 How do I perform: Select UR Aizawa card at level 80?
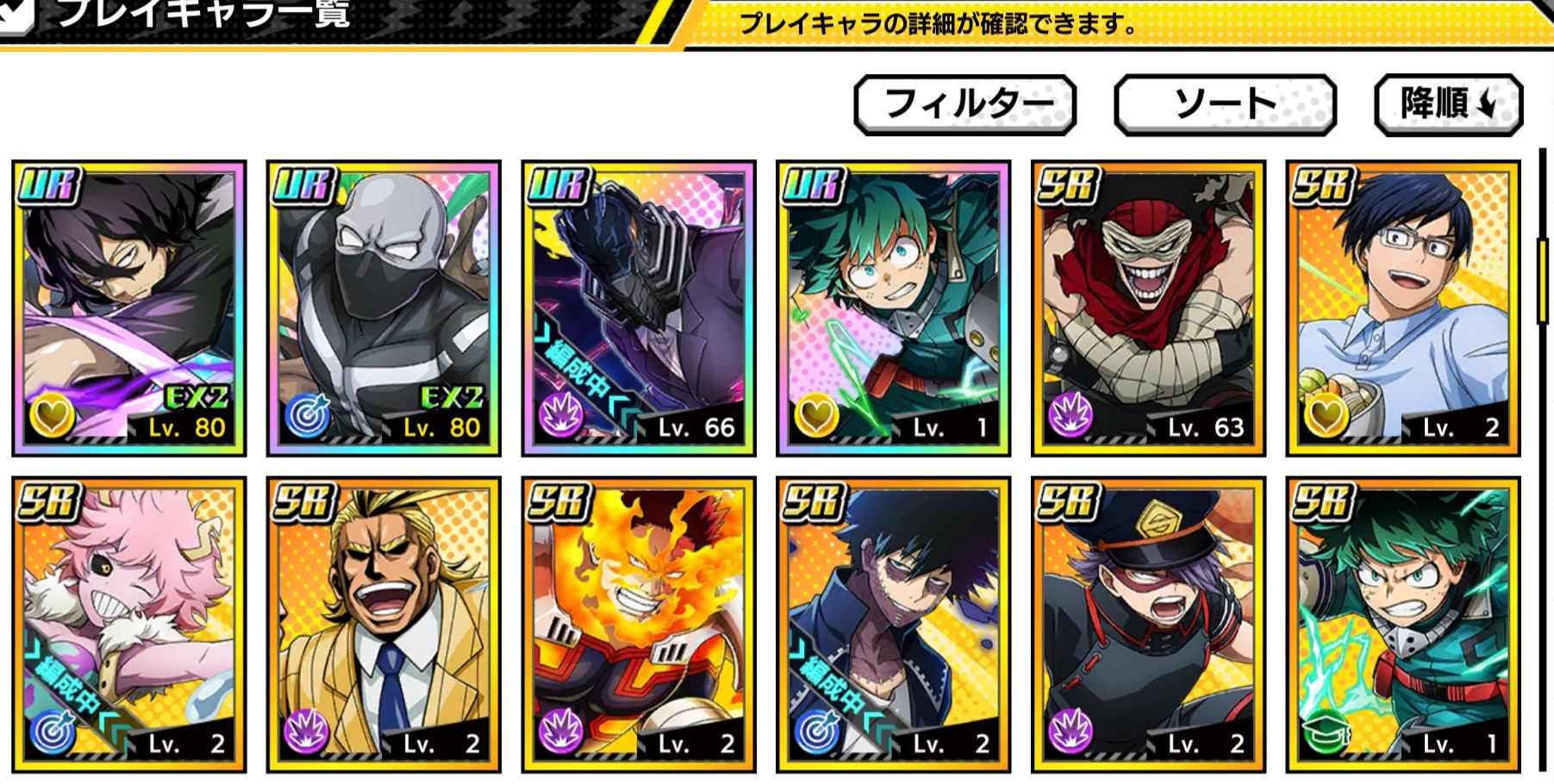[129, 308]
